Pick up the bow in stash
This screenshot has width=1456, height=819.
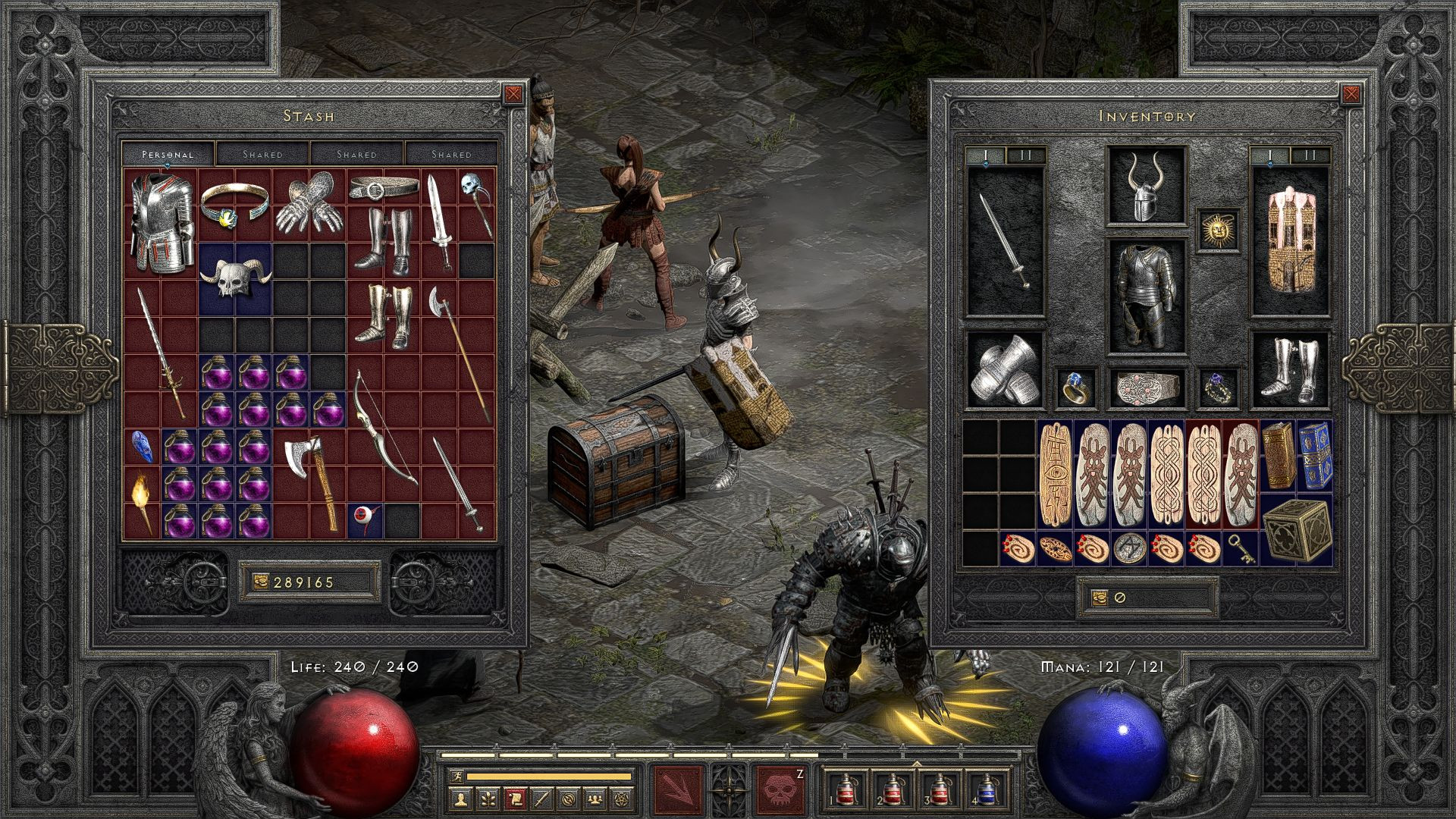[x=383, y=426]
